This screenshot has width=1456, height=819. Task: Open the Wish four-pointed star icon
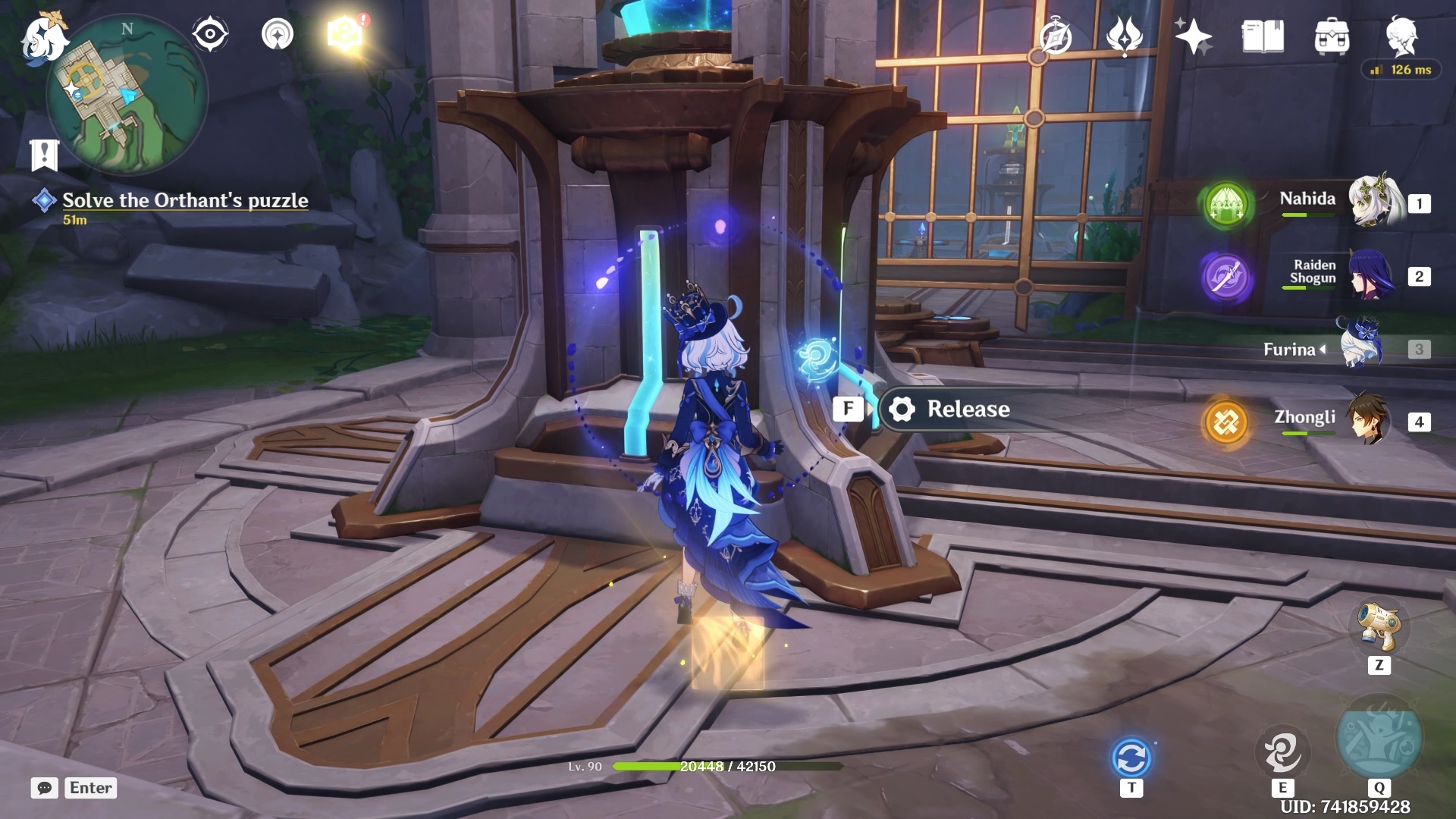1193,36
